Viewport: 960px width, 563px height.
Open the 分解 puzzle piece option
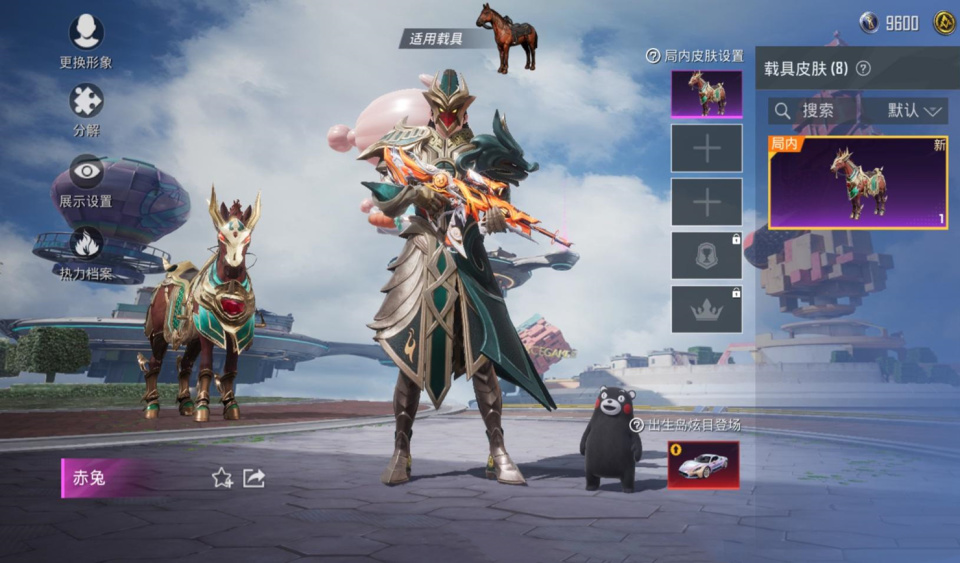click(86, 101)
